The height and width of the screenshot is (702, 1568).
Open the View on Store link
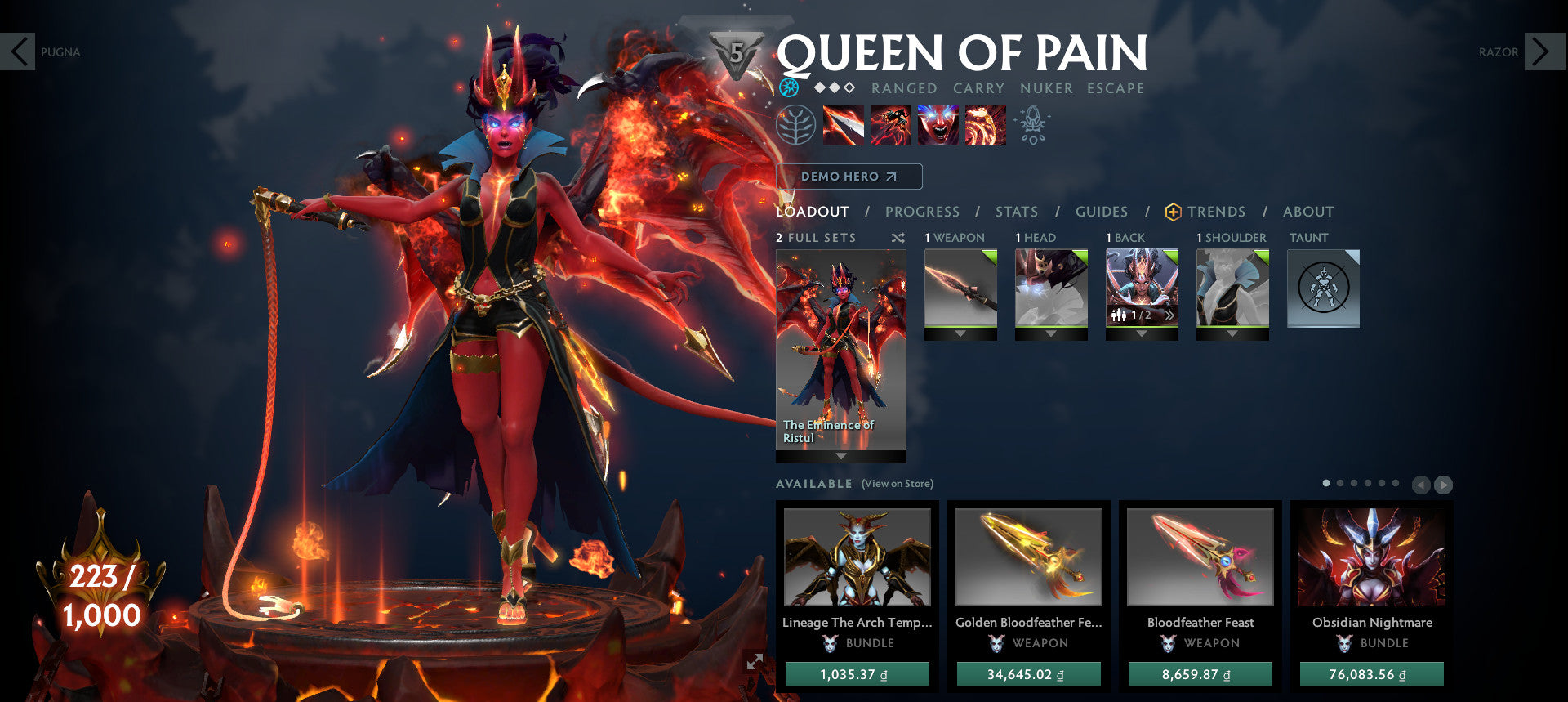pos(896,484)
